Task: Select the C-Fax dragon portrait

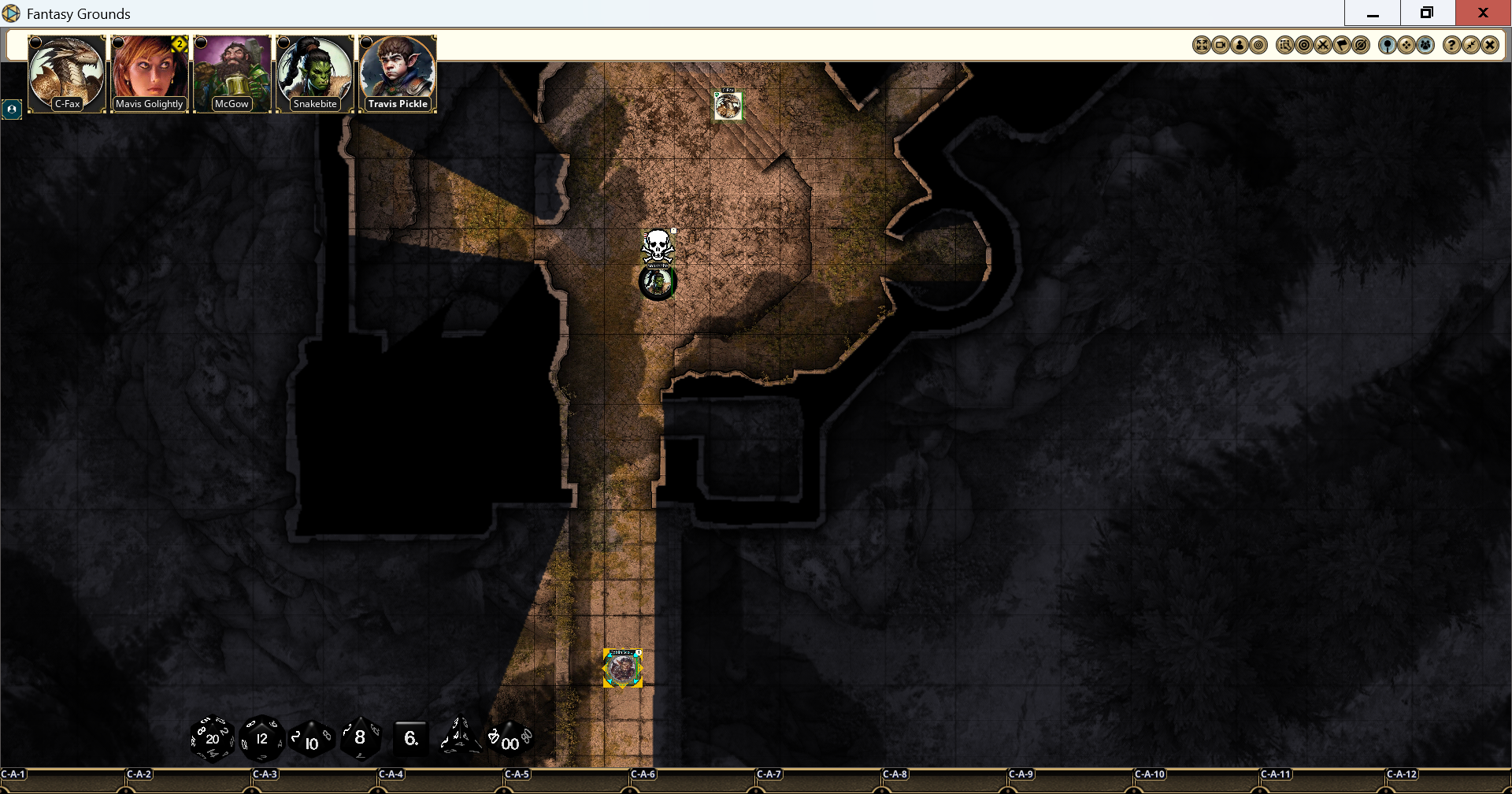Action: [x=67, y=73]
